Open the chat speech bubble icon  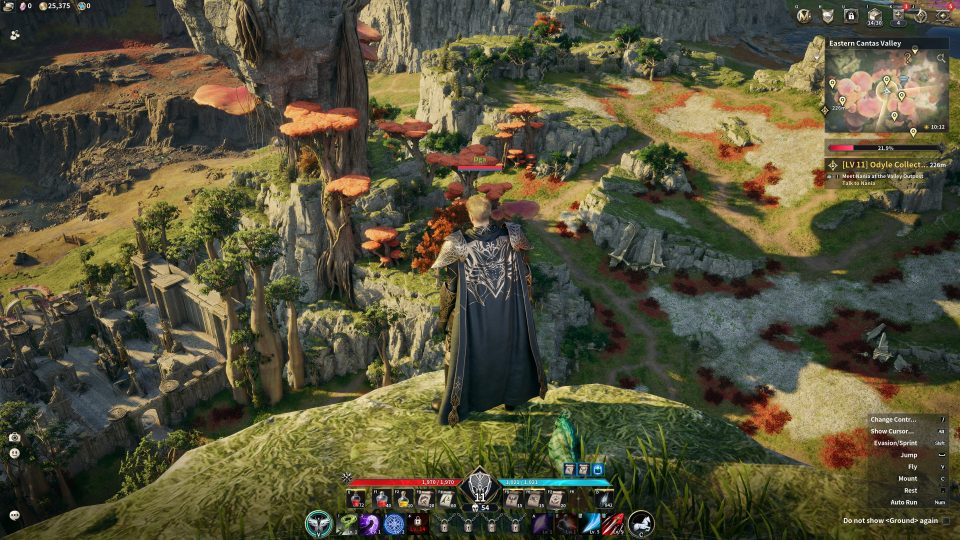pyautogui.click(x=15, y=515)
